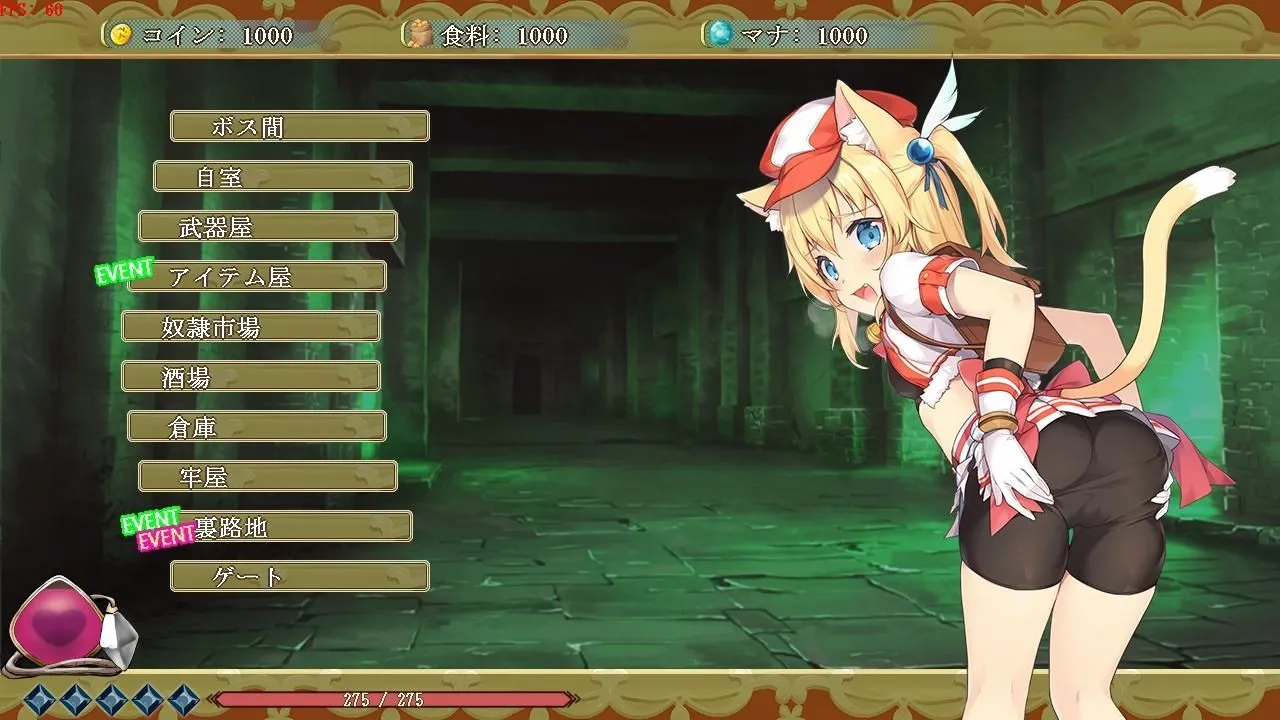Open the 酒場 tavern

pyautogui.click(x=250, y=376)
